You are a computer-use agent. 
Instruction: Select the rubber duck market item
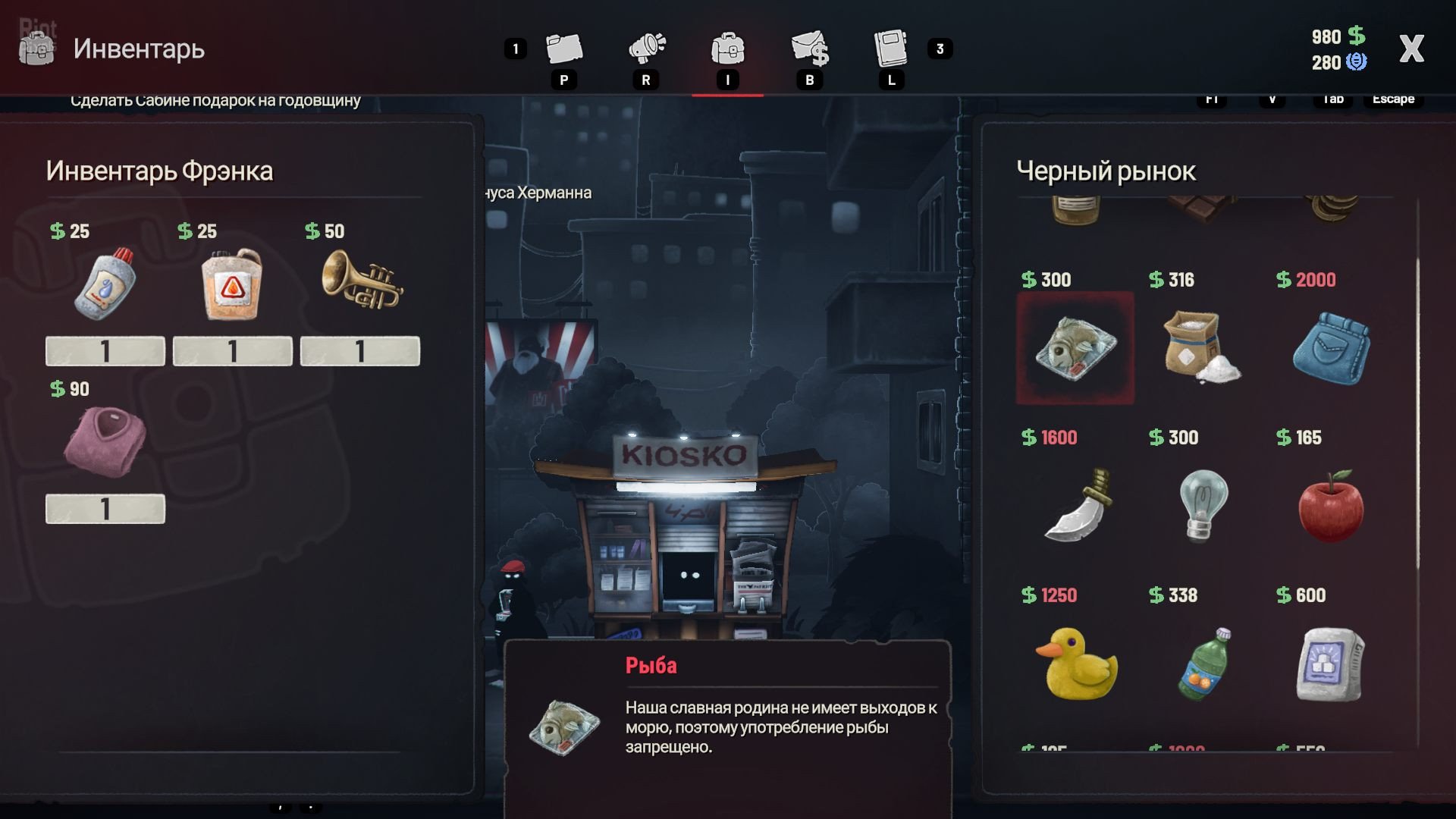[1076, 662]
